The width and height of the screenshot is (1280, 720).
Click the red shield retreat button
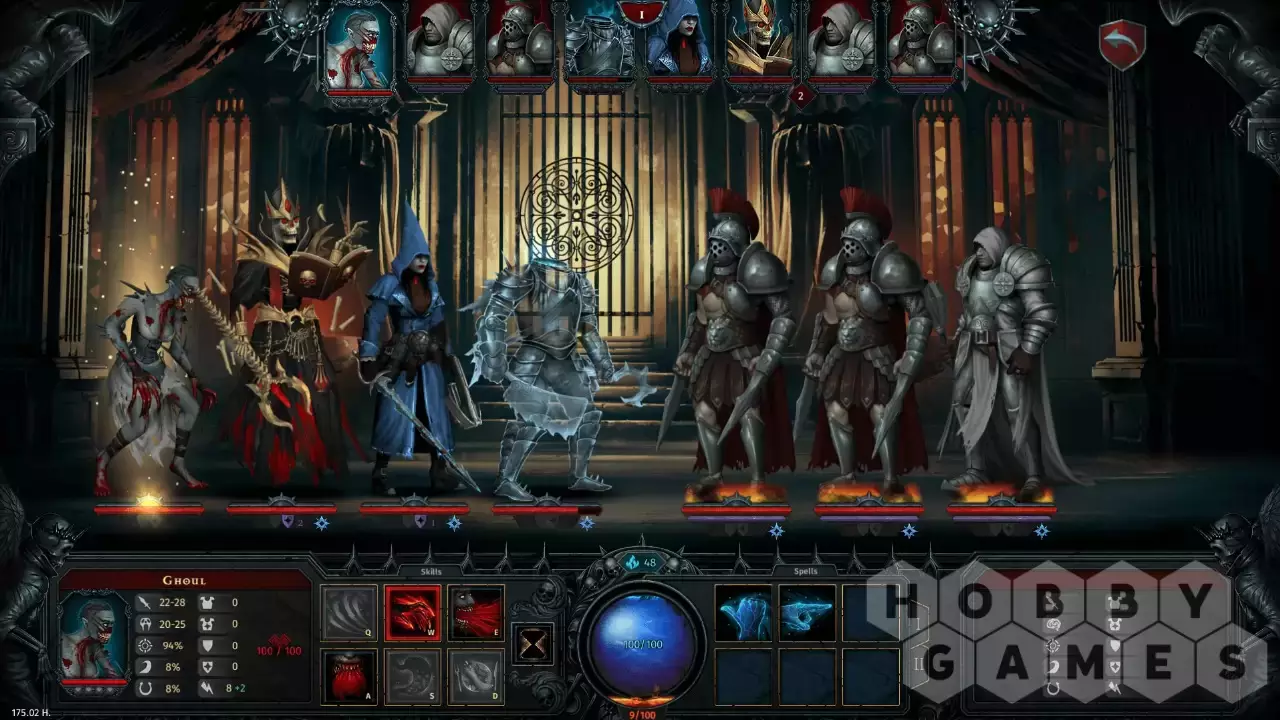(x=1121, y=46)
